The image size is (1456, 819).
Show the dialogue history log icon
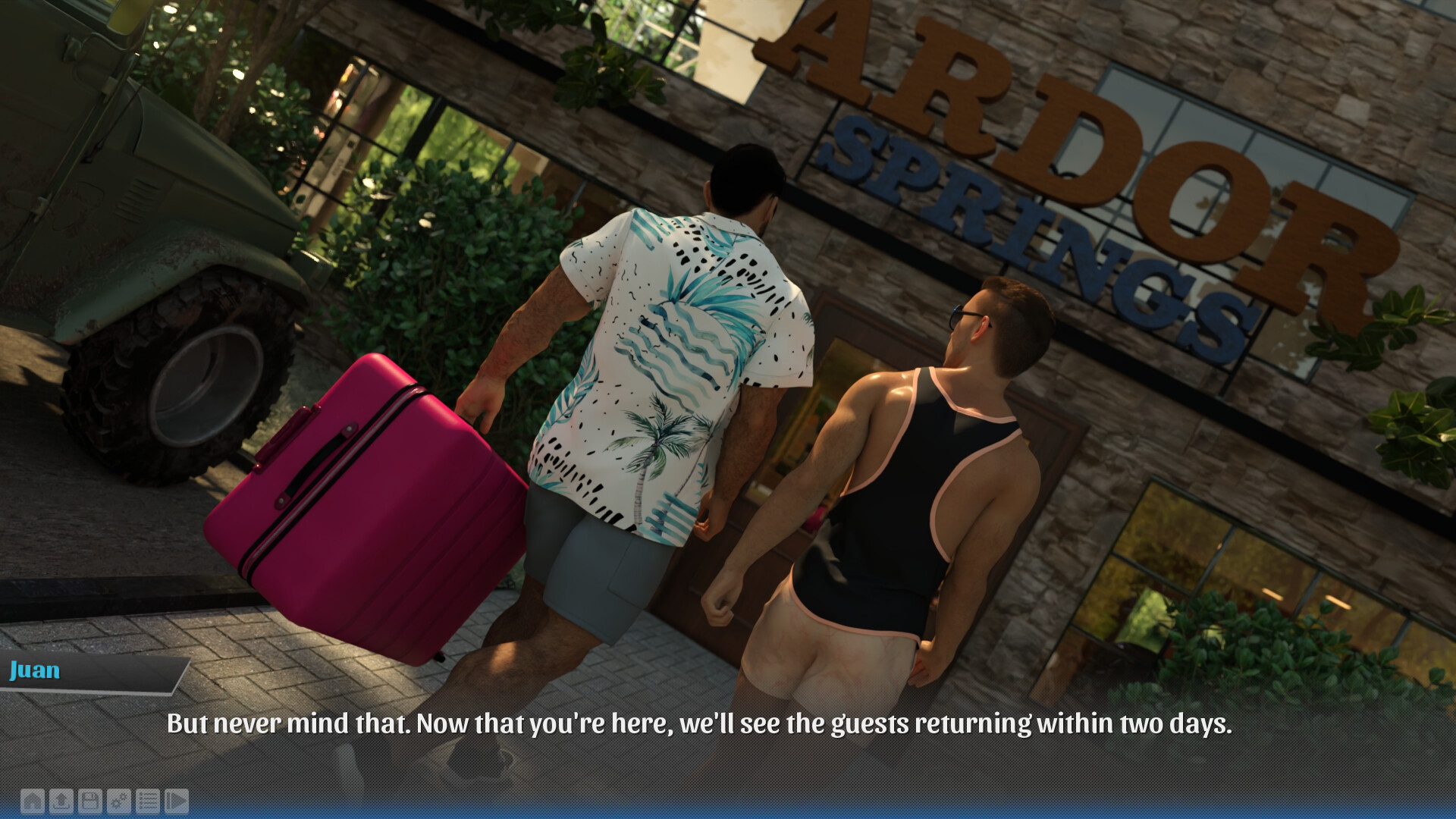click(147, 801)
